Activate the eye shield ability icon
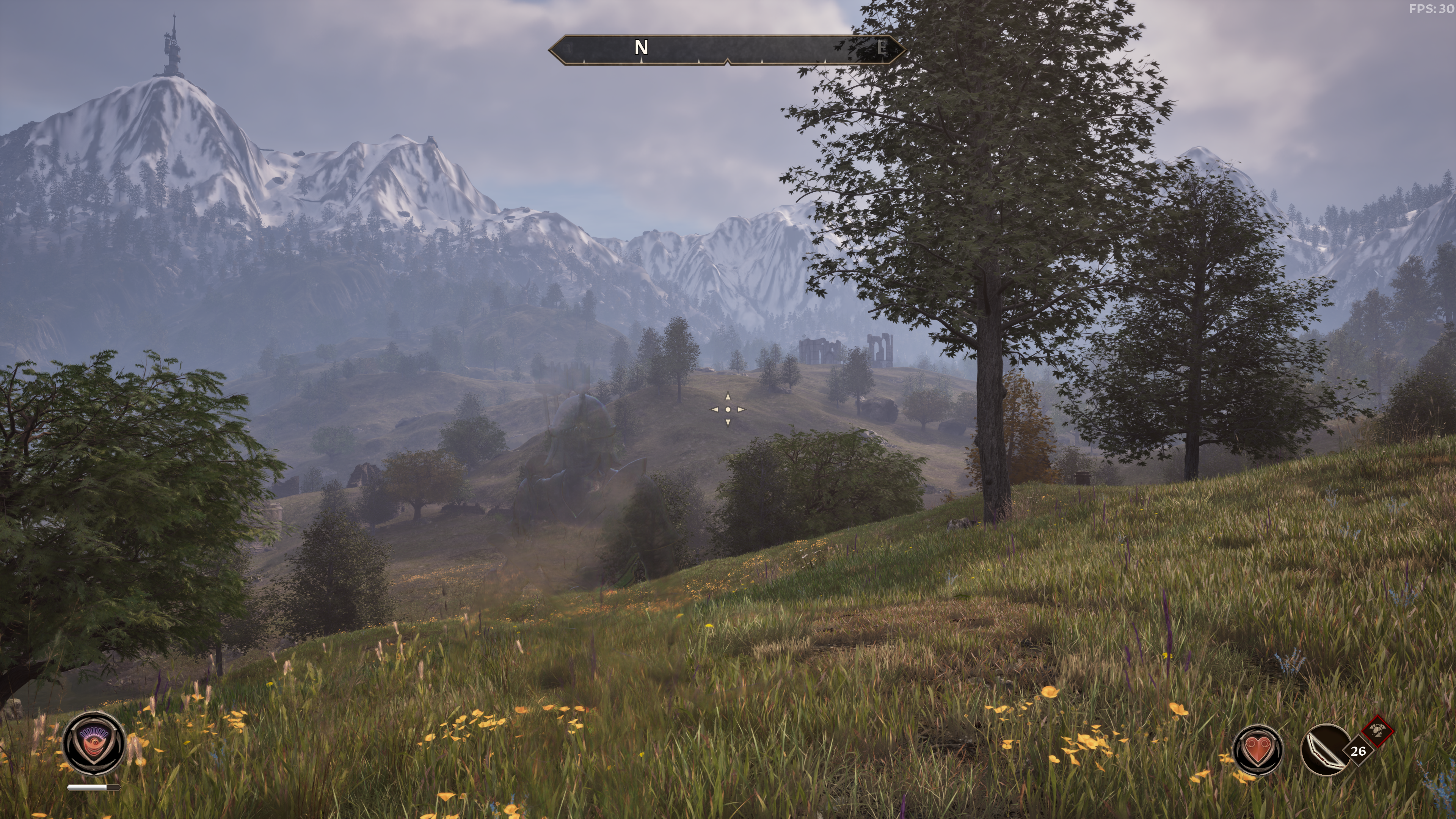The image size is (1456, 819). tap(93, 743)
